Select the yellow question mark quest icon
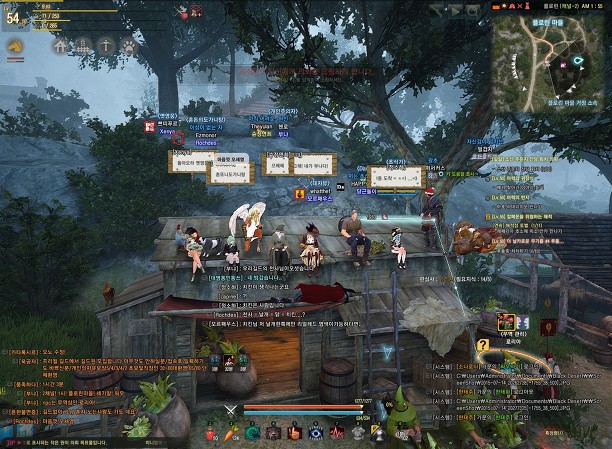 [x=483, y=345]
